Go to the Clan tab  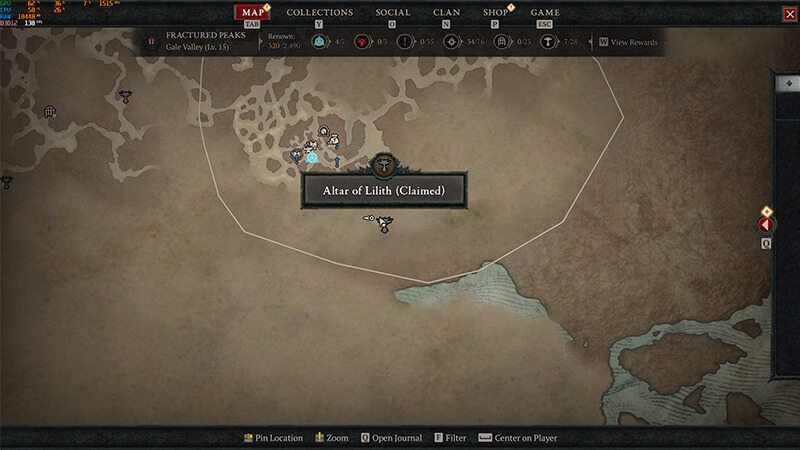pyautogui.click(x=446, y=13)
